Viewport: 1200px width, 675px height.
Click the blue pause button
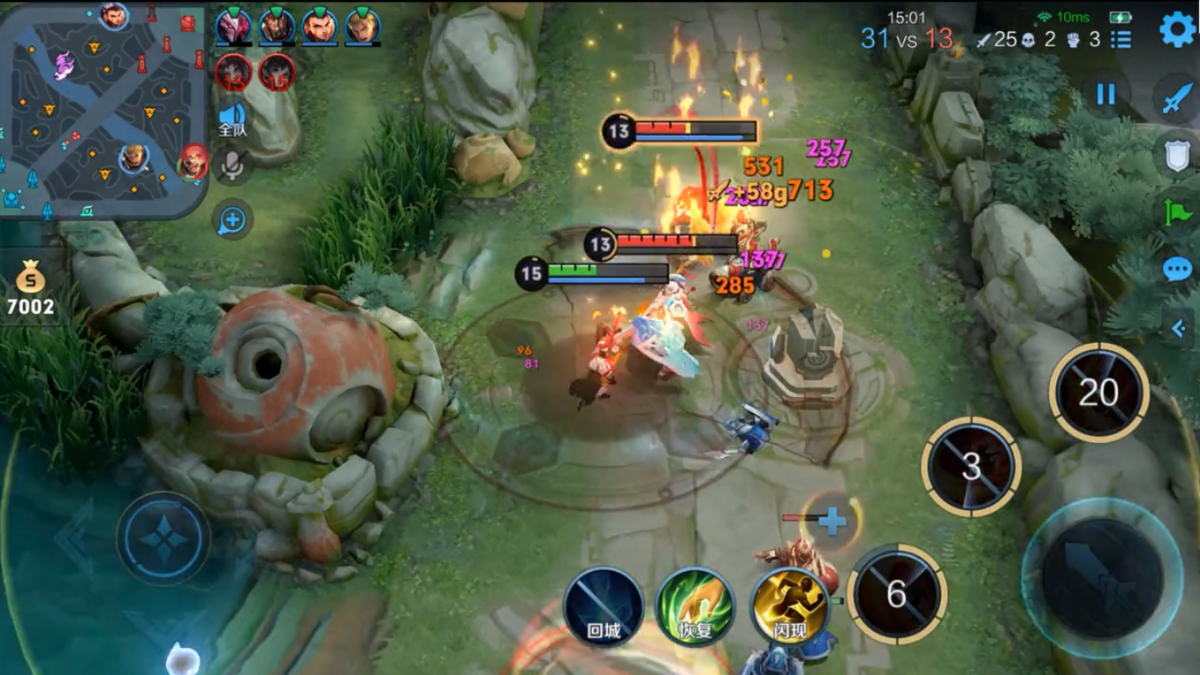(1105, 94)
